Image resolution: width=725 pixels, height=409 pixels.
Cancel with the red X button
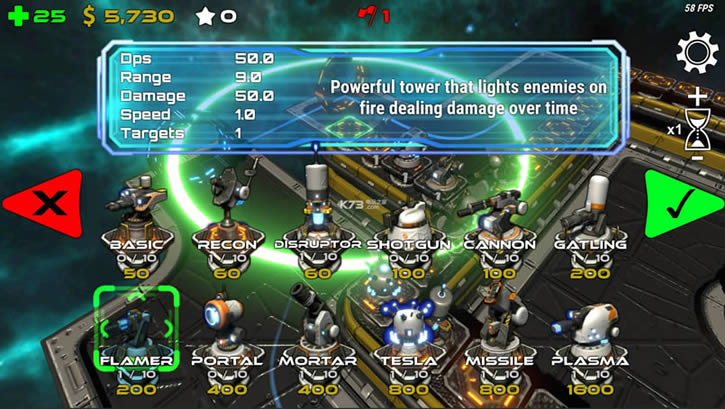[x=43, y=203]
